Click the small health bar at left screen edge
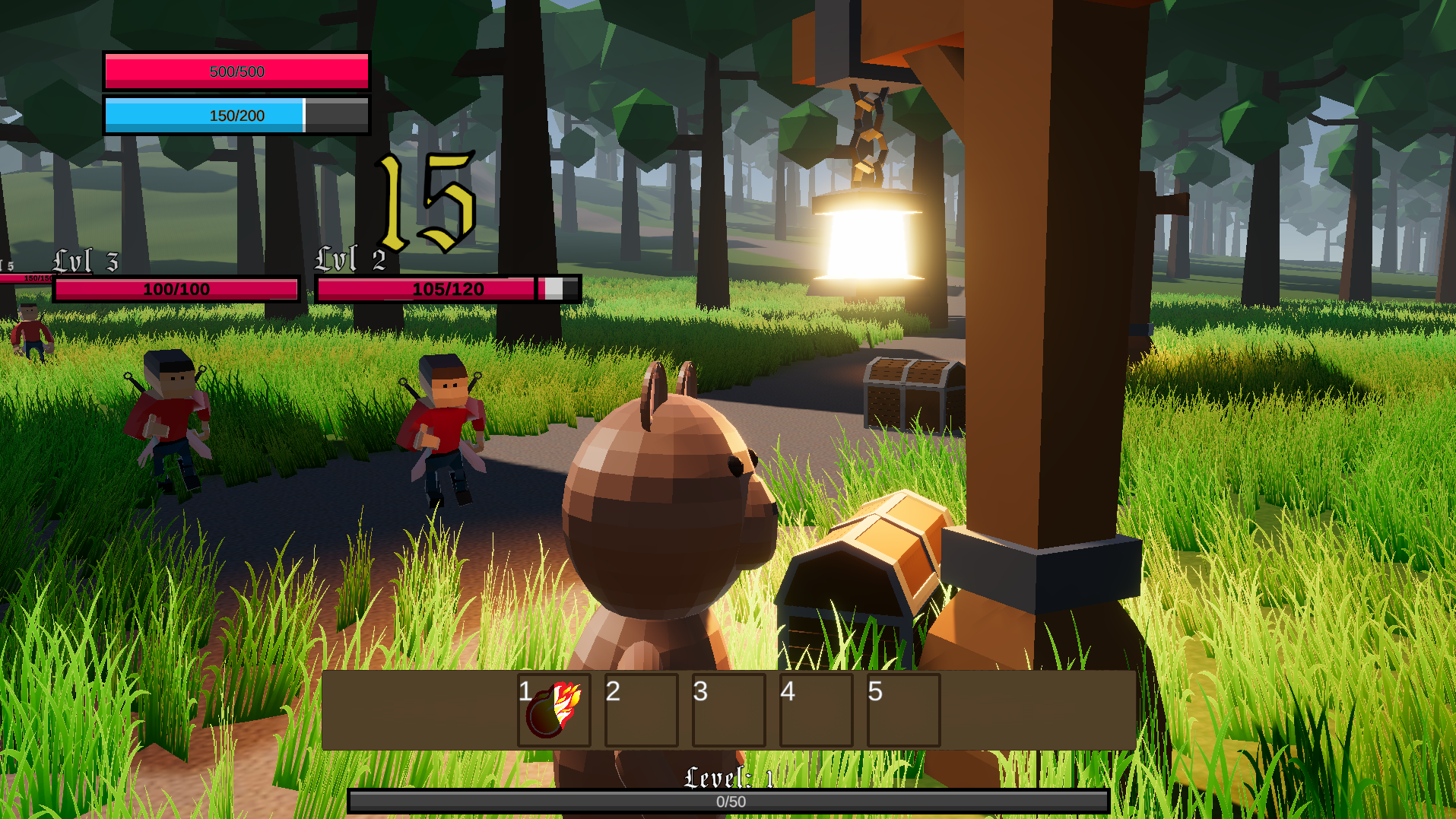 coord(23,276)
